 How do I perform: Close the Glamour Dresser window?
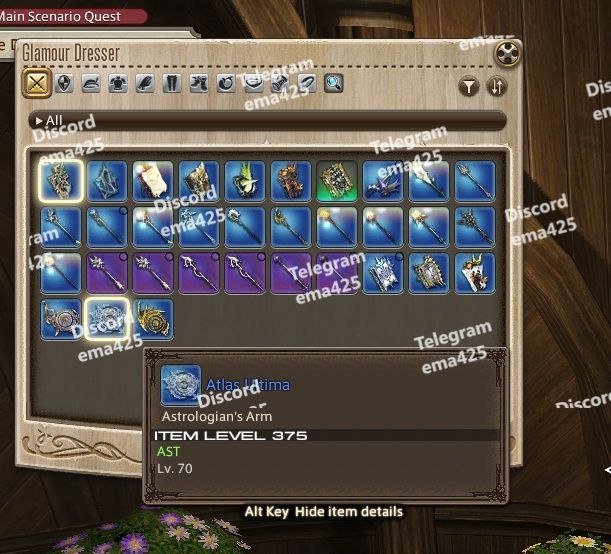coord(508,54)
